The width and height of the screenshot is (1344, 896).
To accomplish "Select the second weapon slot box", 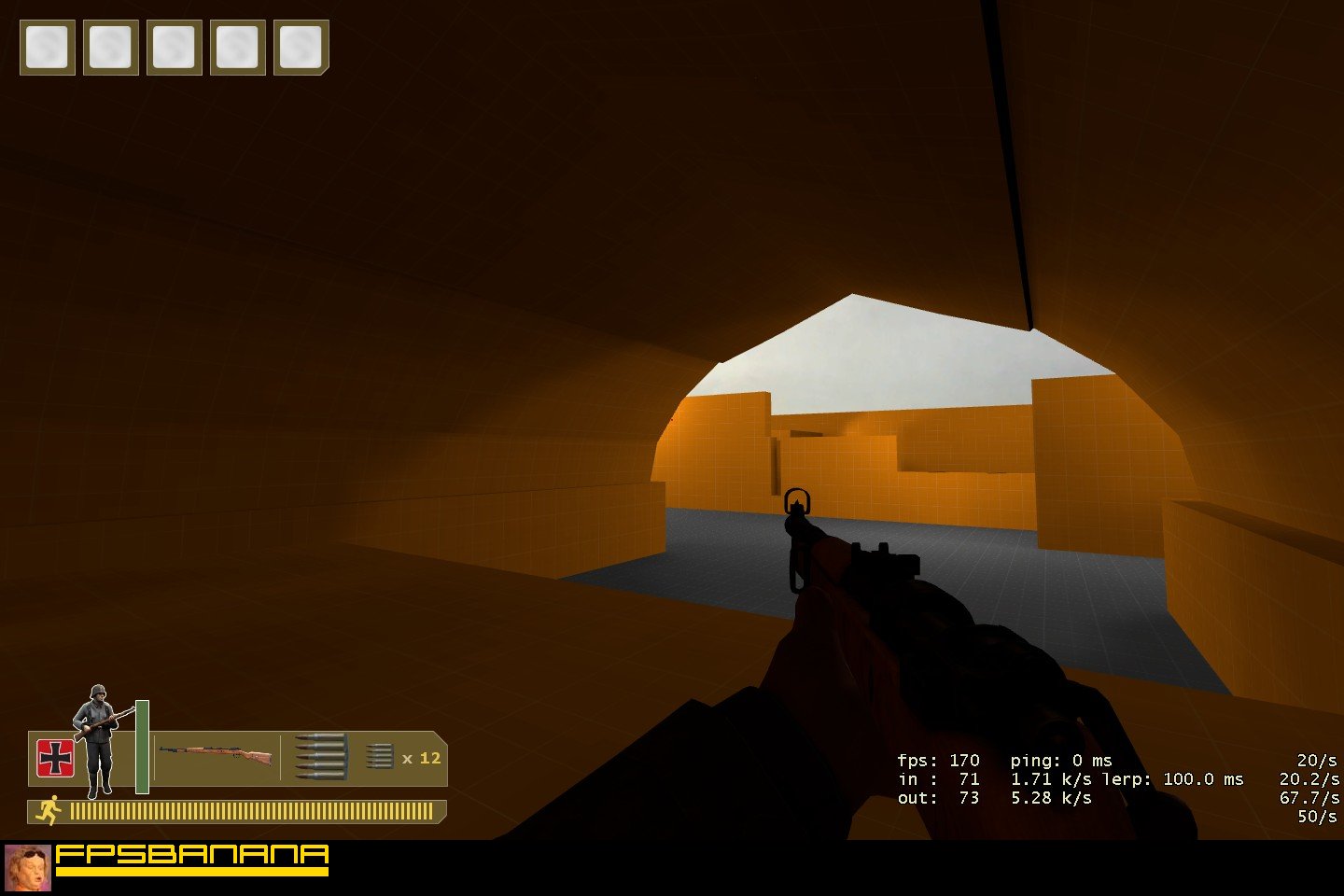I will (110, 49).
